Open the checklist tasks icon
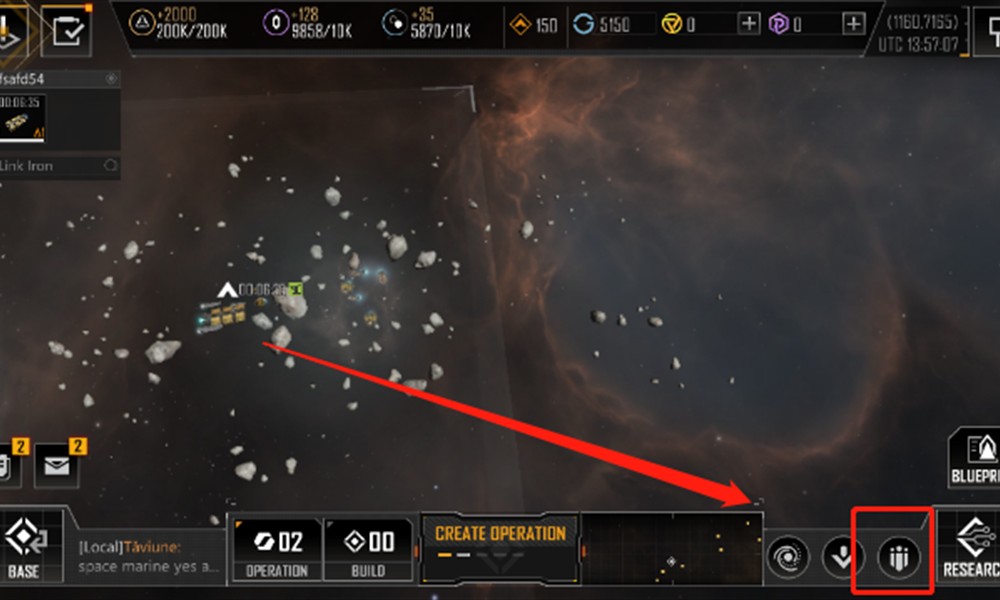Screen dimensions: 1000x600 pyautogui.click(x=68, y=29)
